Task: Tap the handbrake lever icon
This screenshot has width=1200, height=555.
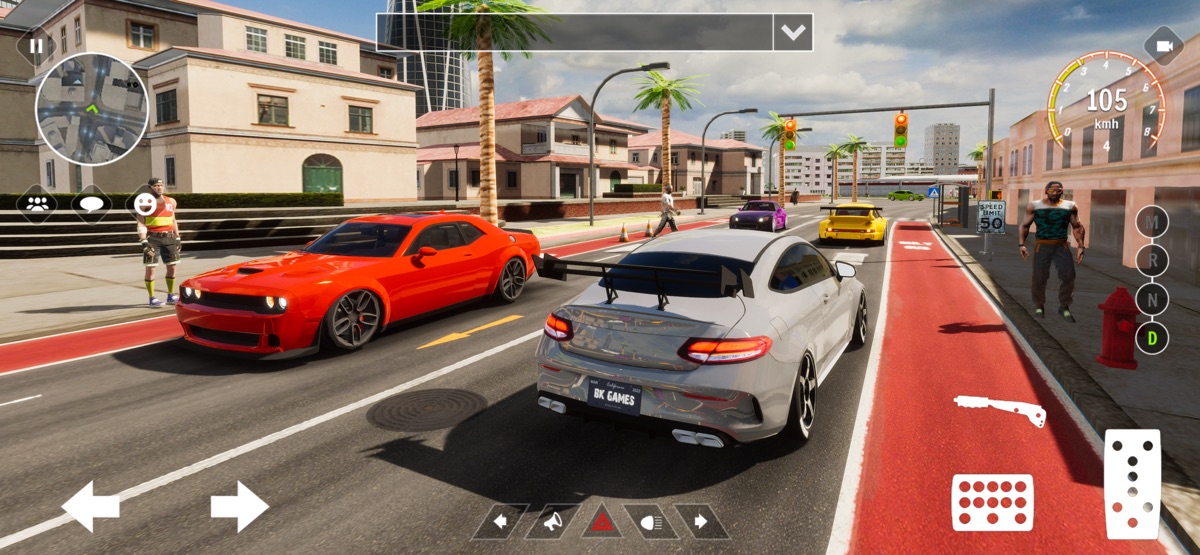Action: coord(999,409)
